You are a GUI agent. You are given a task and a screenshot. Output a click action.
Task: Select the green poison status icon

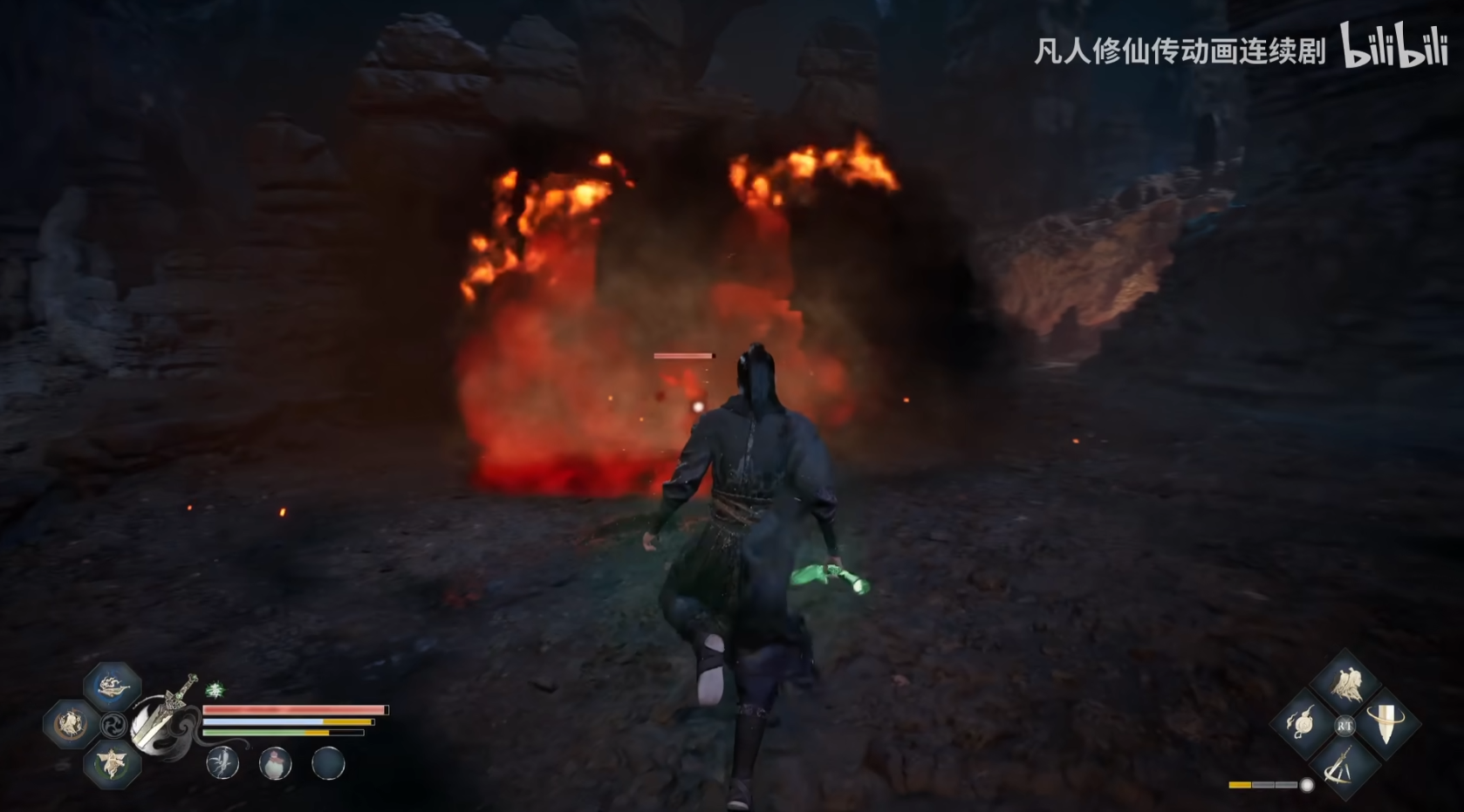[215, 690]
